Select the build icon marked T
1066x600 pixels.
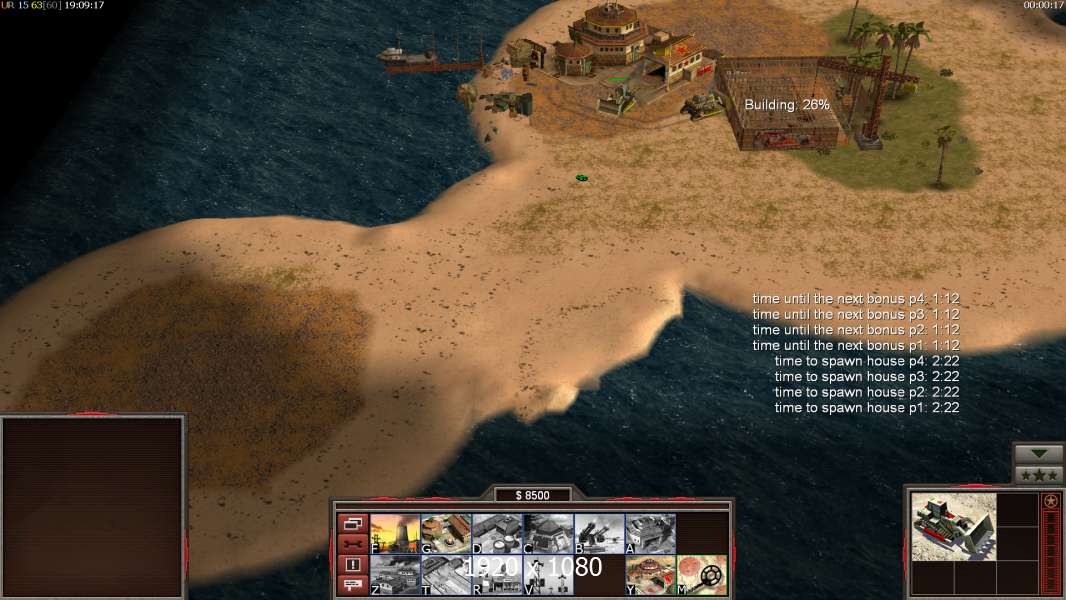point(446,575)
